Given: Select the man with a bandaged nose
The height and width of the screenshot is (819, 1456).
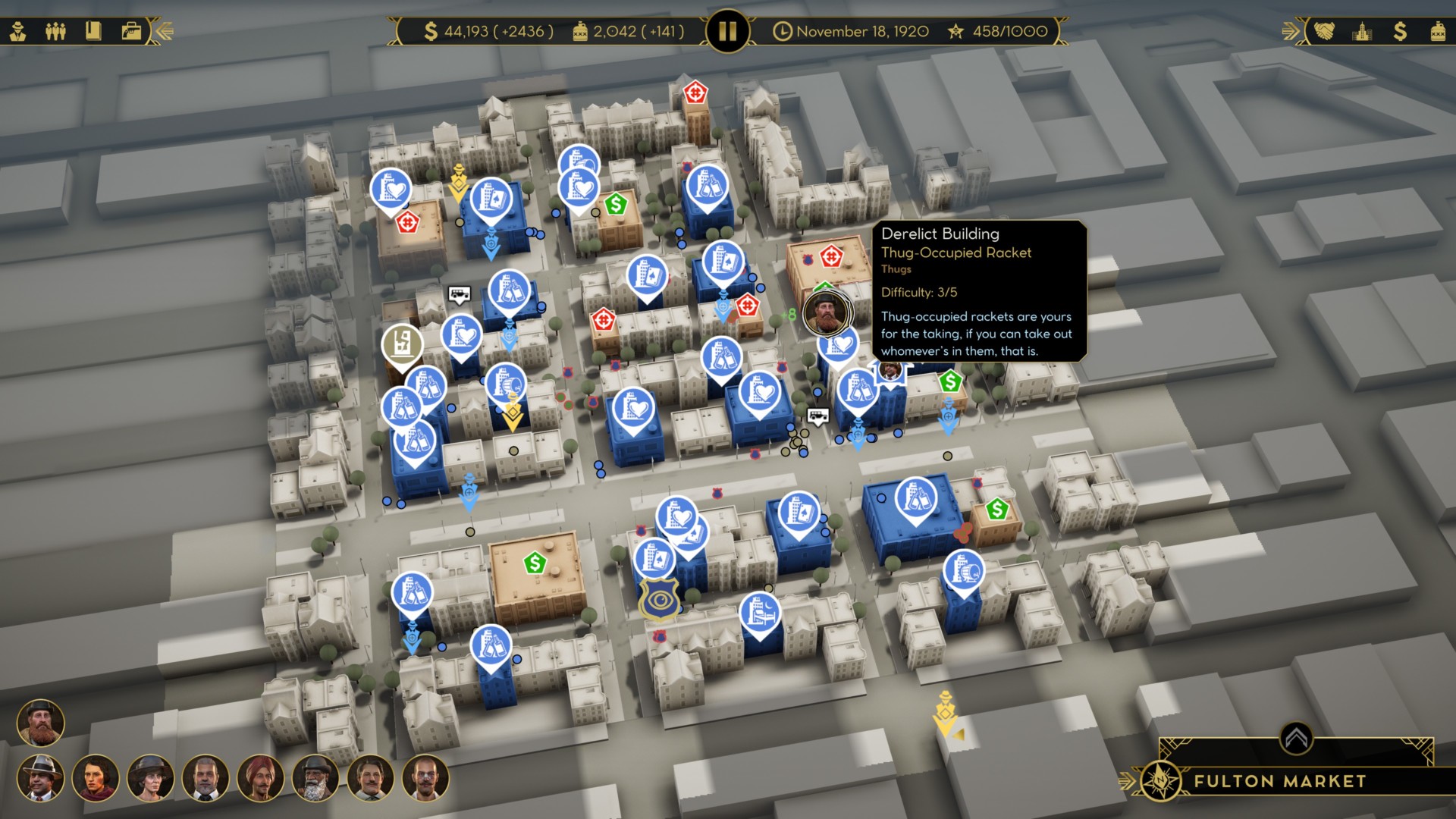Looking at the screenshot, I should tap(425, 778).
